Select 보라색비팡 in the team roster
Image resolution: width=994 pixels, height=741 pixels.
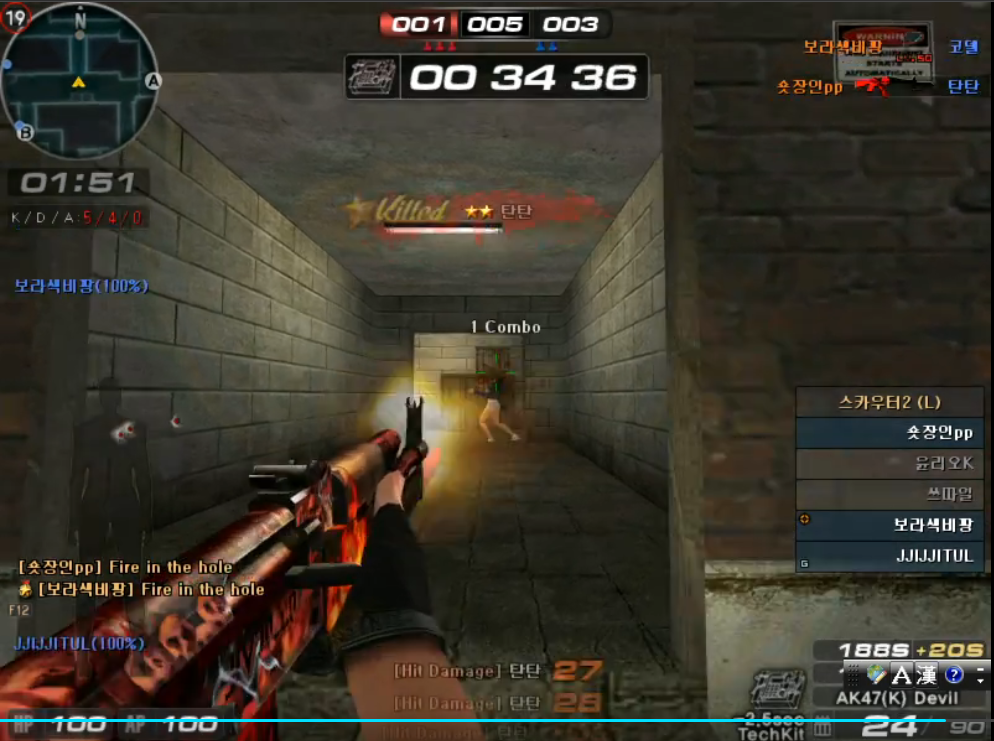pos(890,525)
